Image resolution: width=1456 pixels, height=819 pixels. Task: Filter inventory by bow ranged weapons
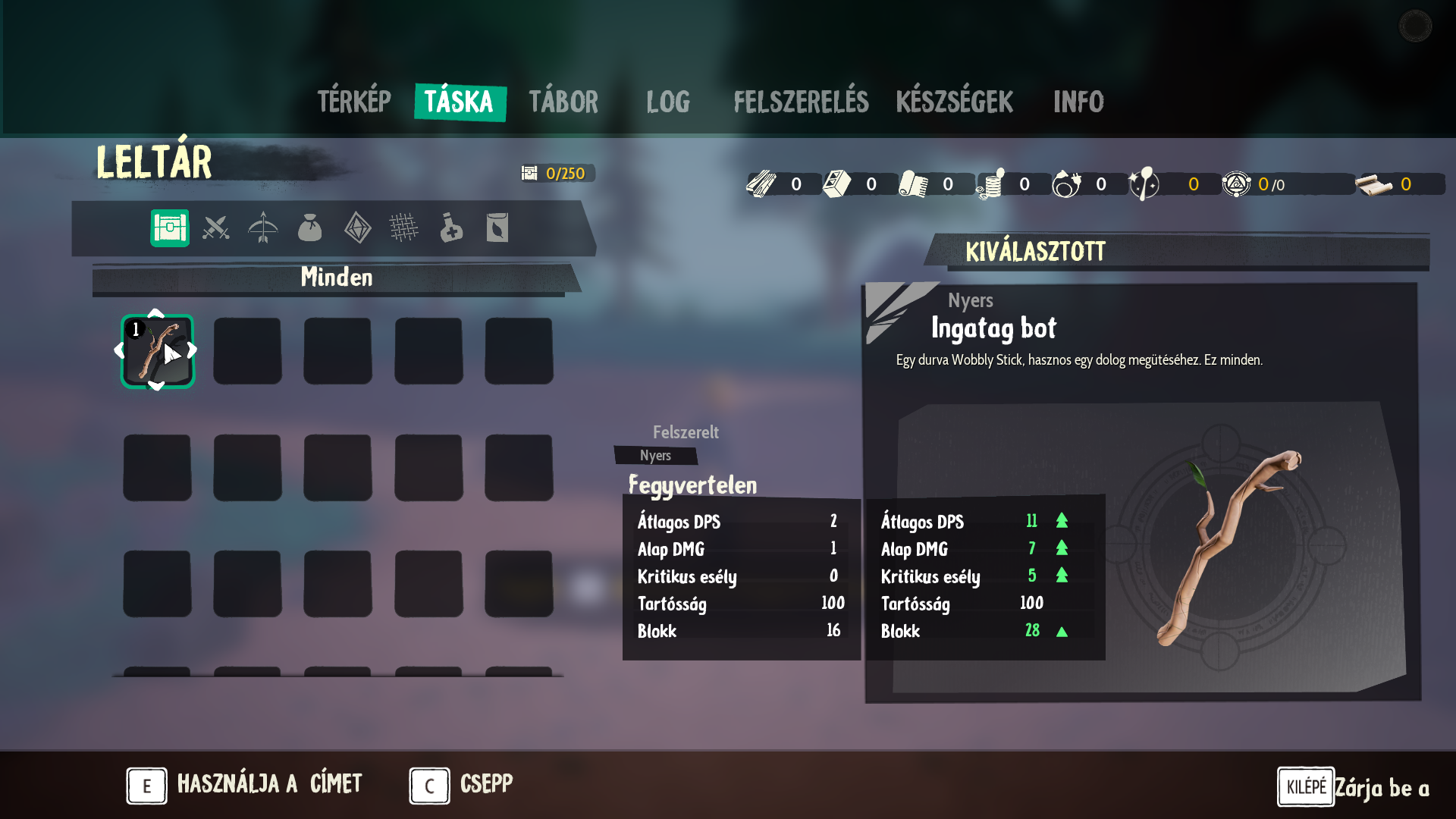click(x=263, y=227)
